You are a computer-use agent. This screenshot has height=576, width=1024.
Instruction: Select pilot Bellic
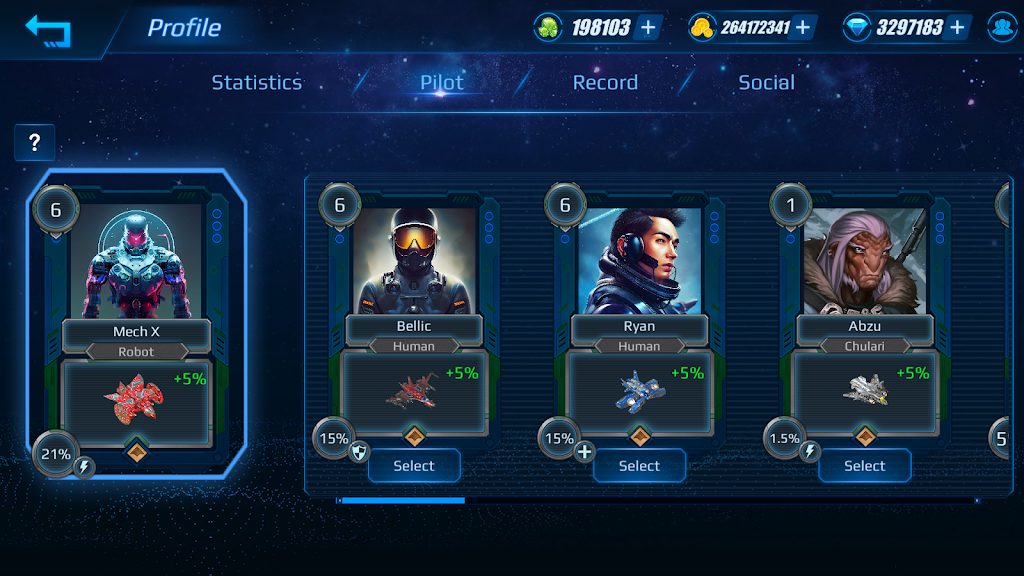coord(414,466)
